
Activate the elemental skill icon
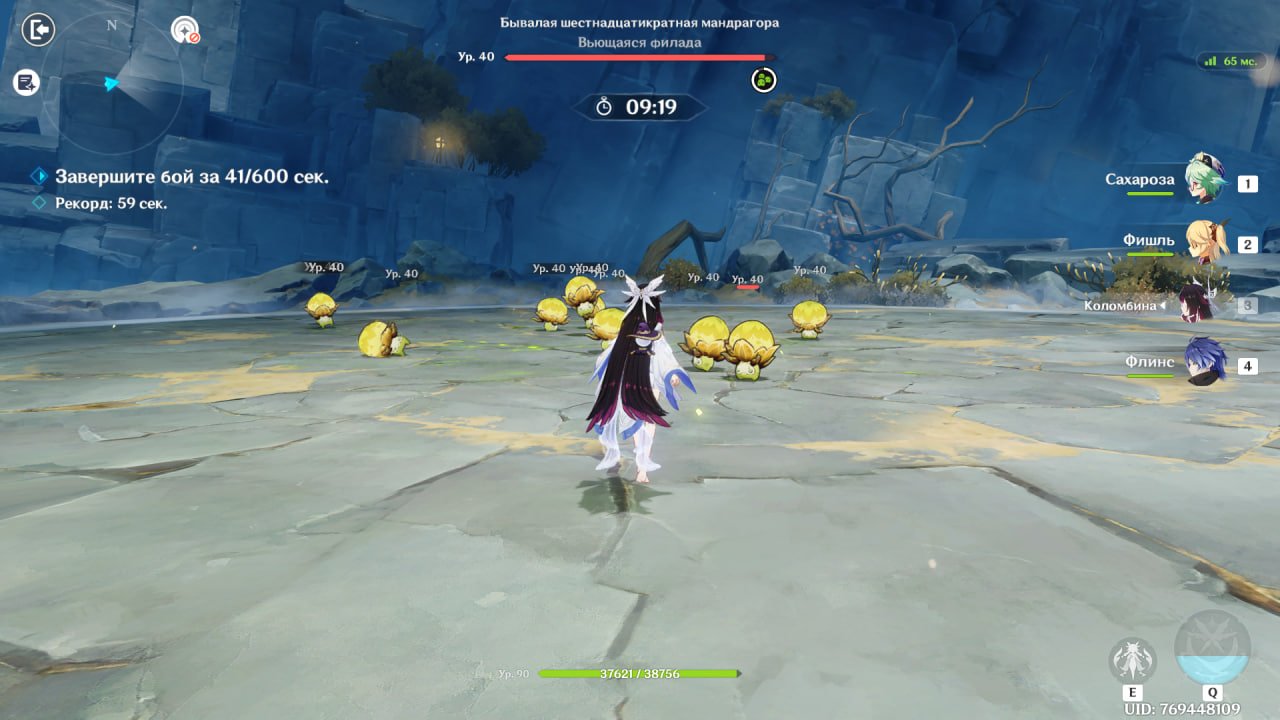(1133, 662)
